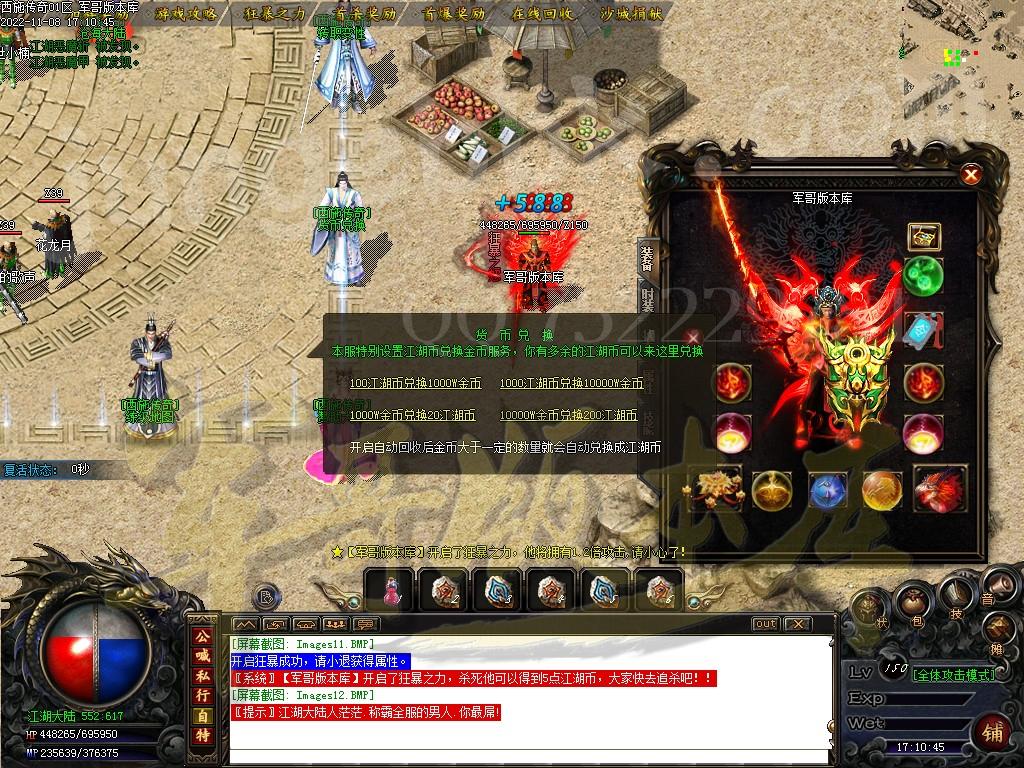Close the 货币兑换 dialog

[694, 338]
